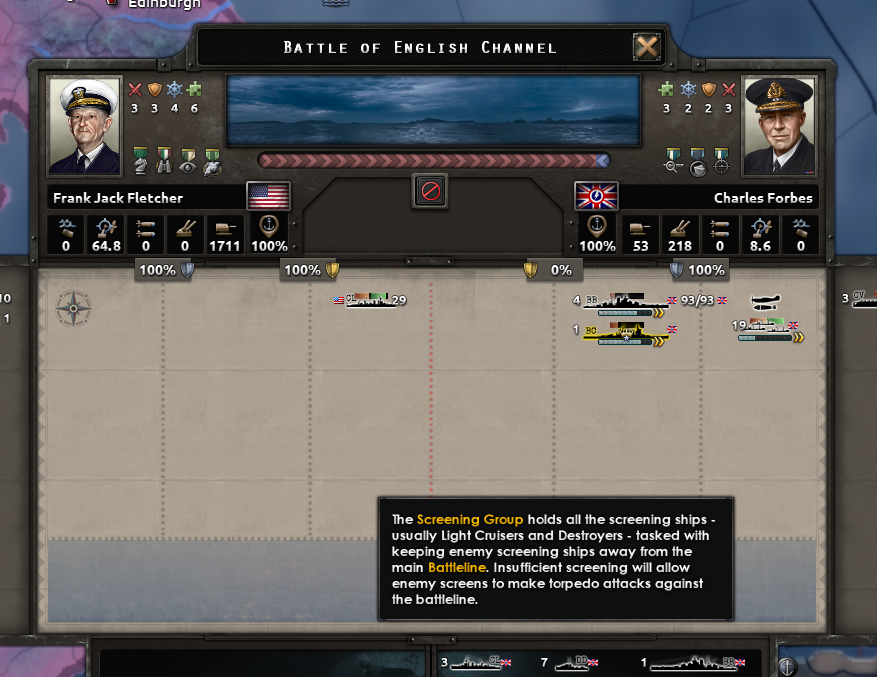Click the British flag beside Charles Forbes

596,196
